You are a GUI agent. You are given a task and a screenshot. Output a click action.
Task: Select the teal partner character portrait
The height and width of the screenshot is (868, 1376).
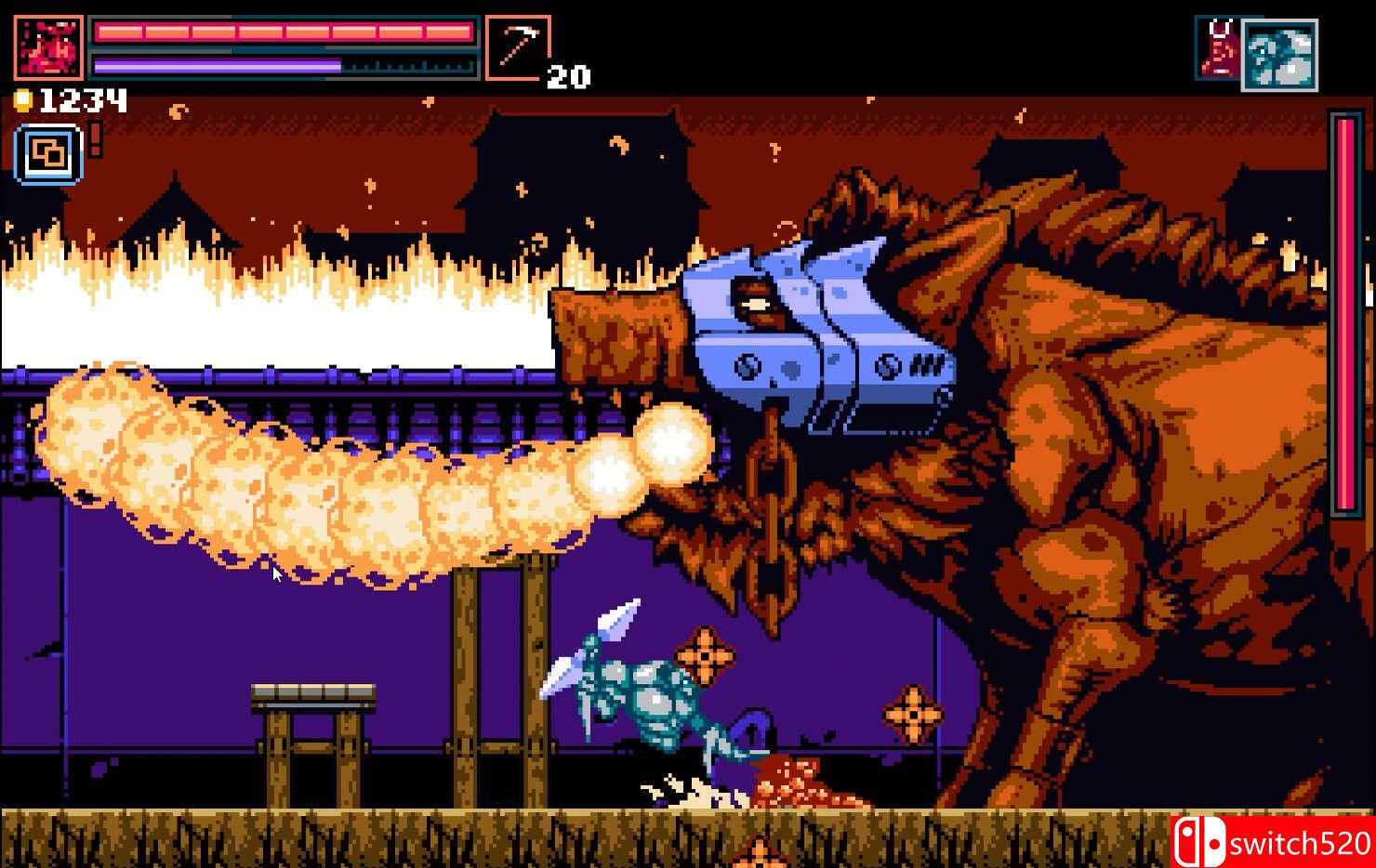[1279, 55]
